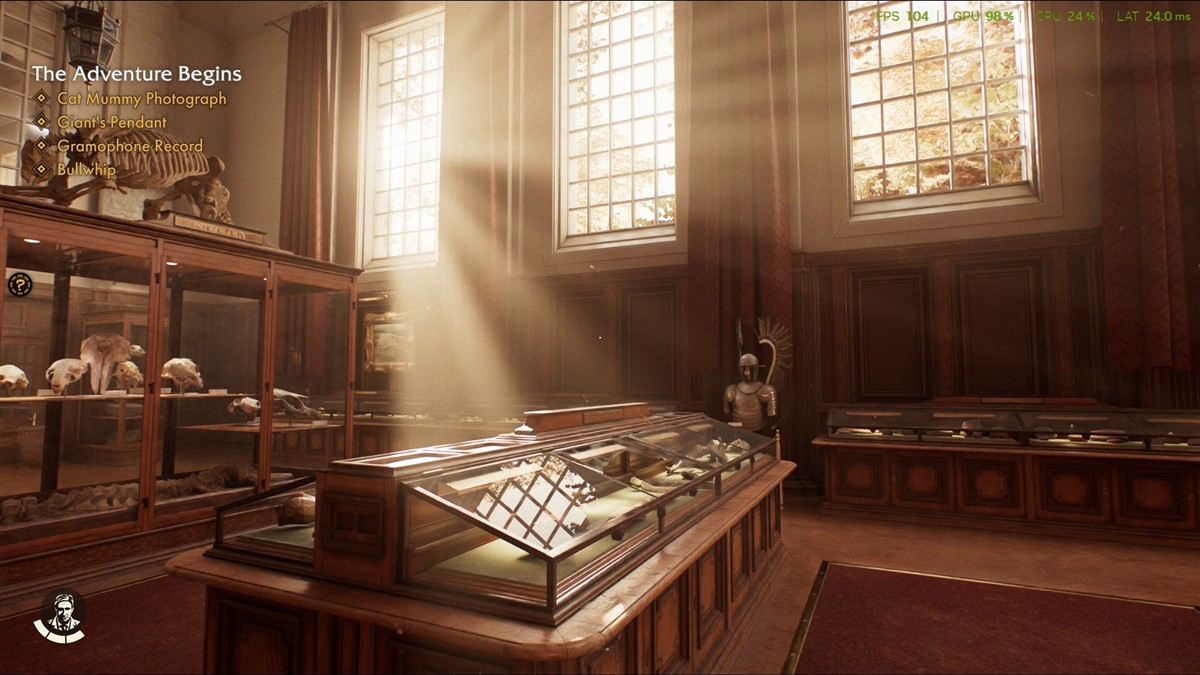1200x675 pixels.
Task: Select the Gramophone Record objective
Action: pos(129,146)
